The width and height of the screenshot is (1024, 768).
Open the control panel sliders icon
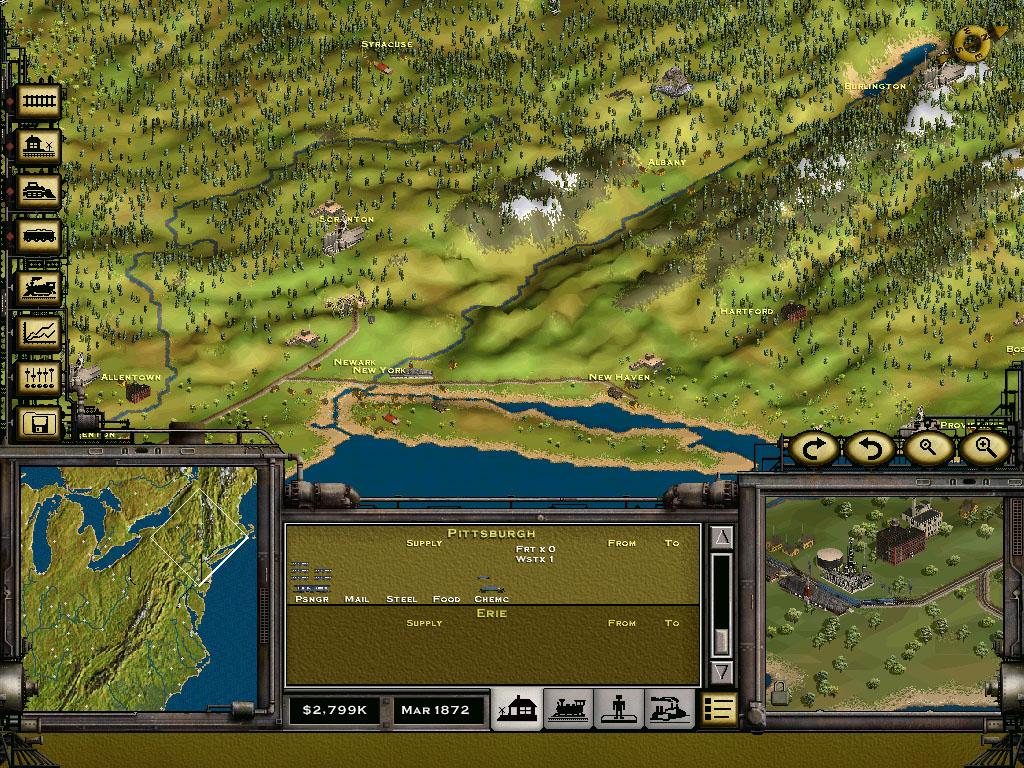pos(38,378)
